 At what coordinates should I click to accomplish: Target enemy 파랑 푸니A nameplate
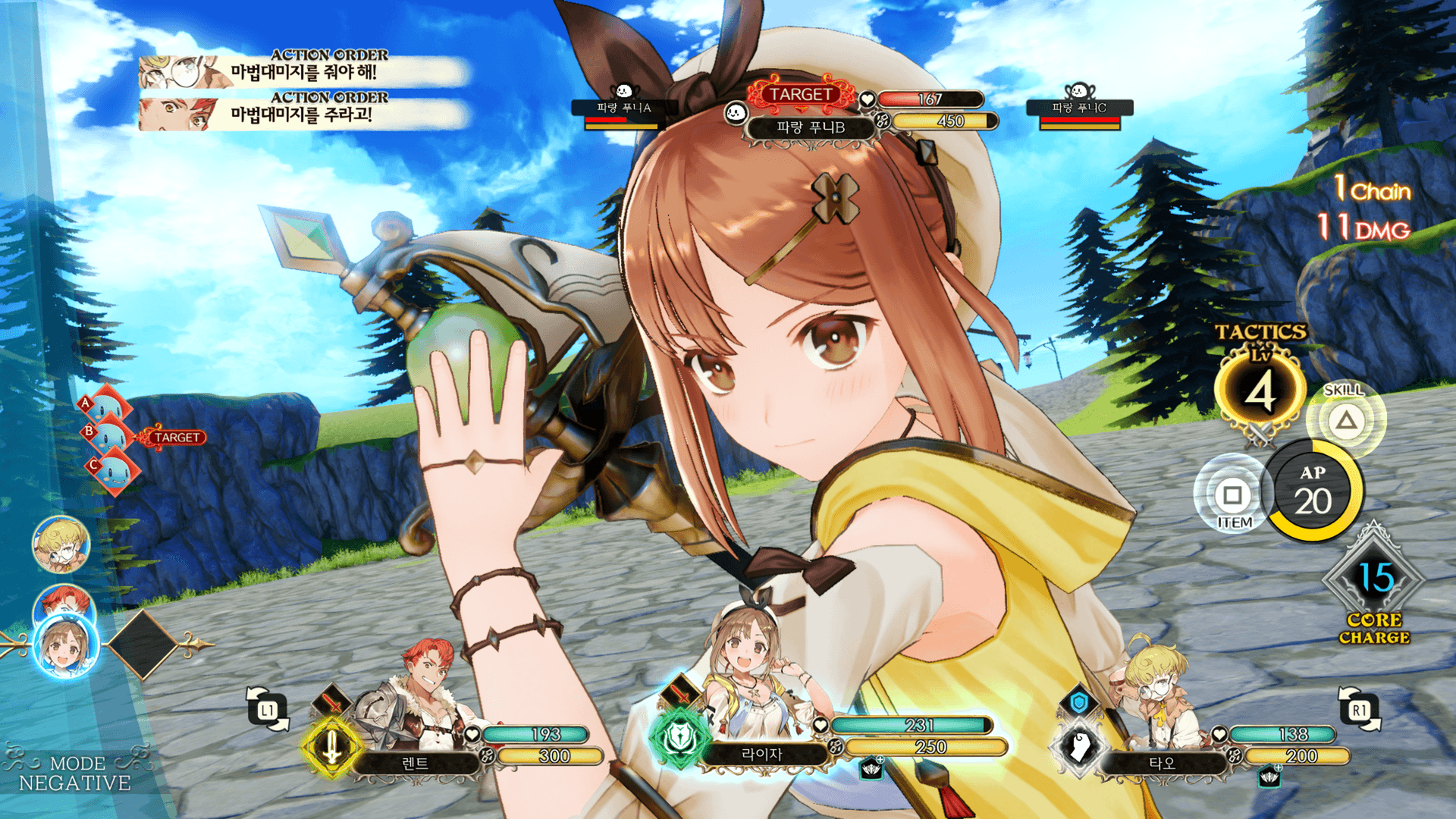click(623, 108)
